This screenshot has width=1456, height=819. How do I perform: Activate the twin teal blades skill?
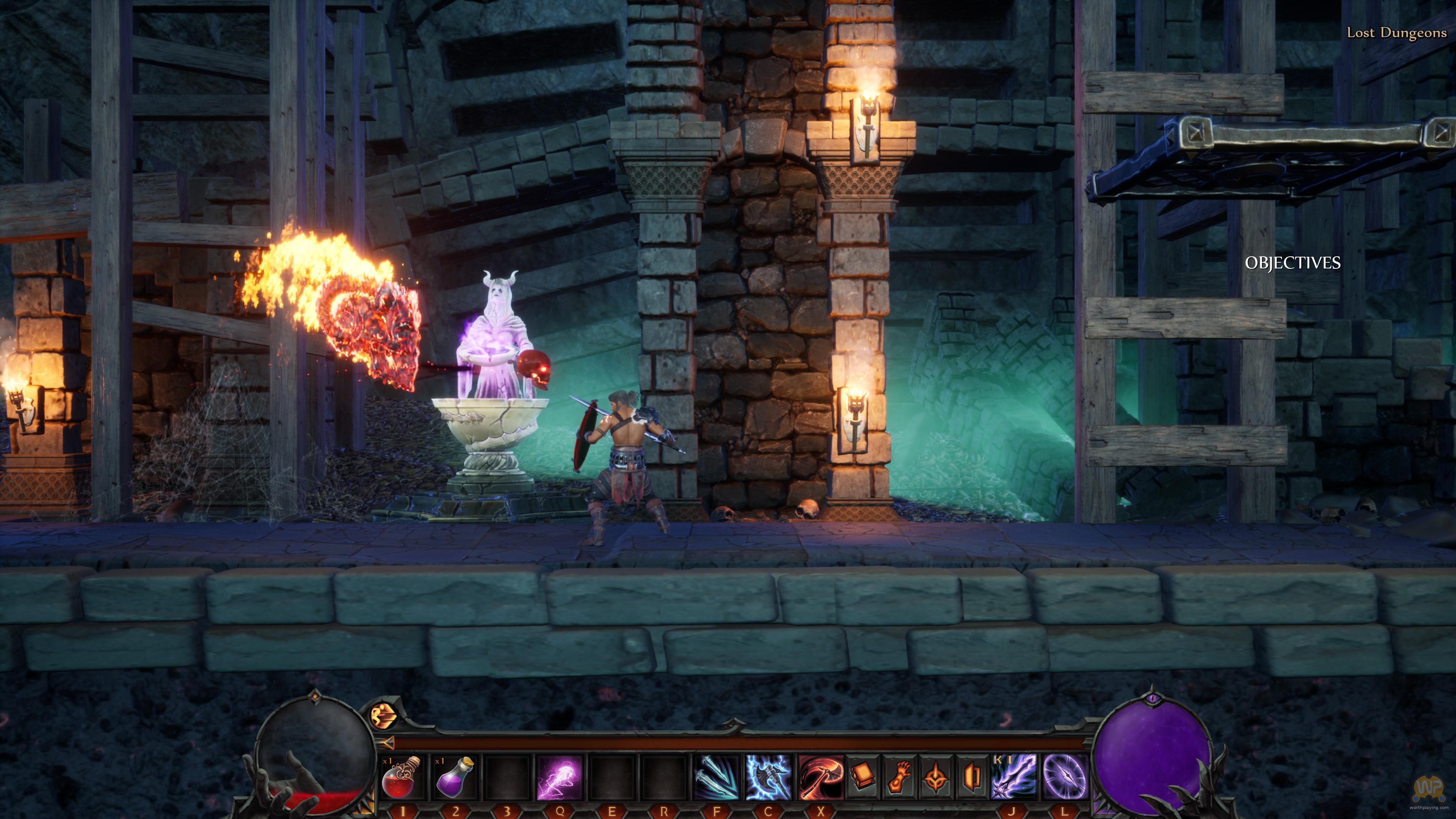(x=716, y=778)
